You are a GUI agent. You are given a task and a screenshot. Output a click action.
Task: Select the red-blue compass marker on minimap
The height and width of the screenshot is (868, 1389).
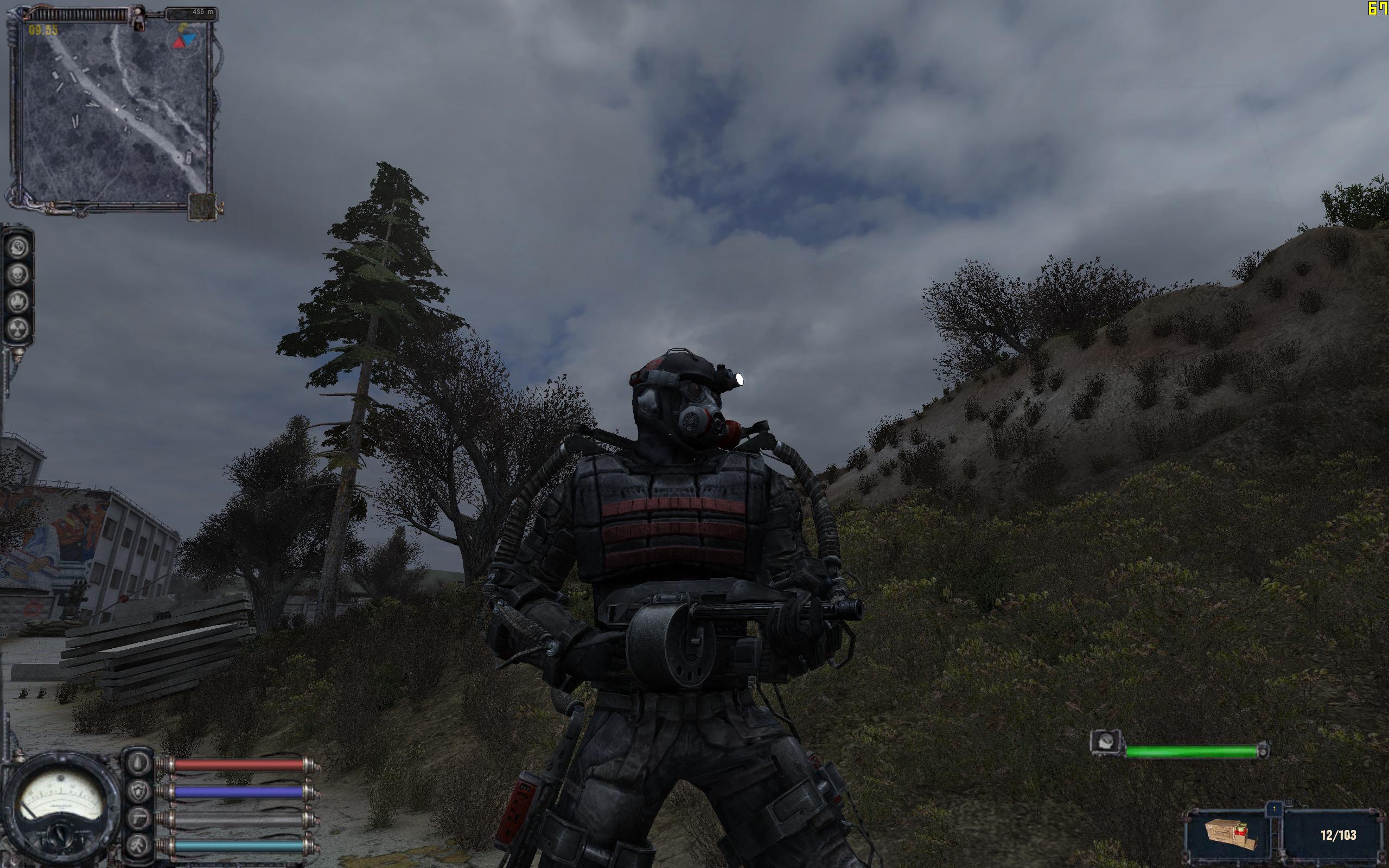point(183,40)
